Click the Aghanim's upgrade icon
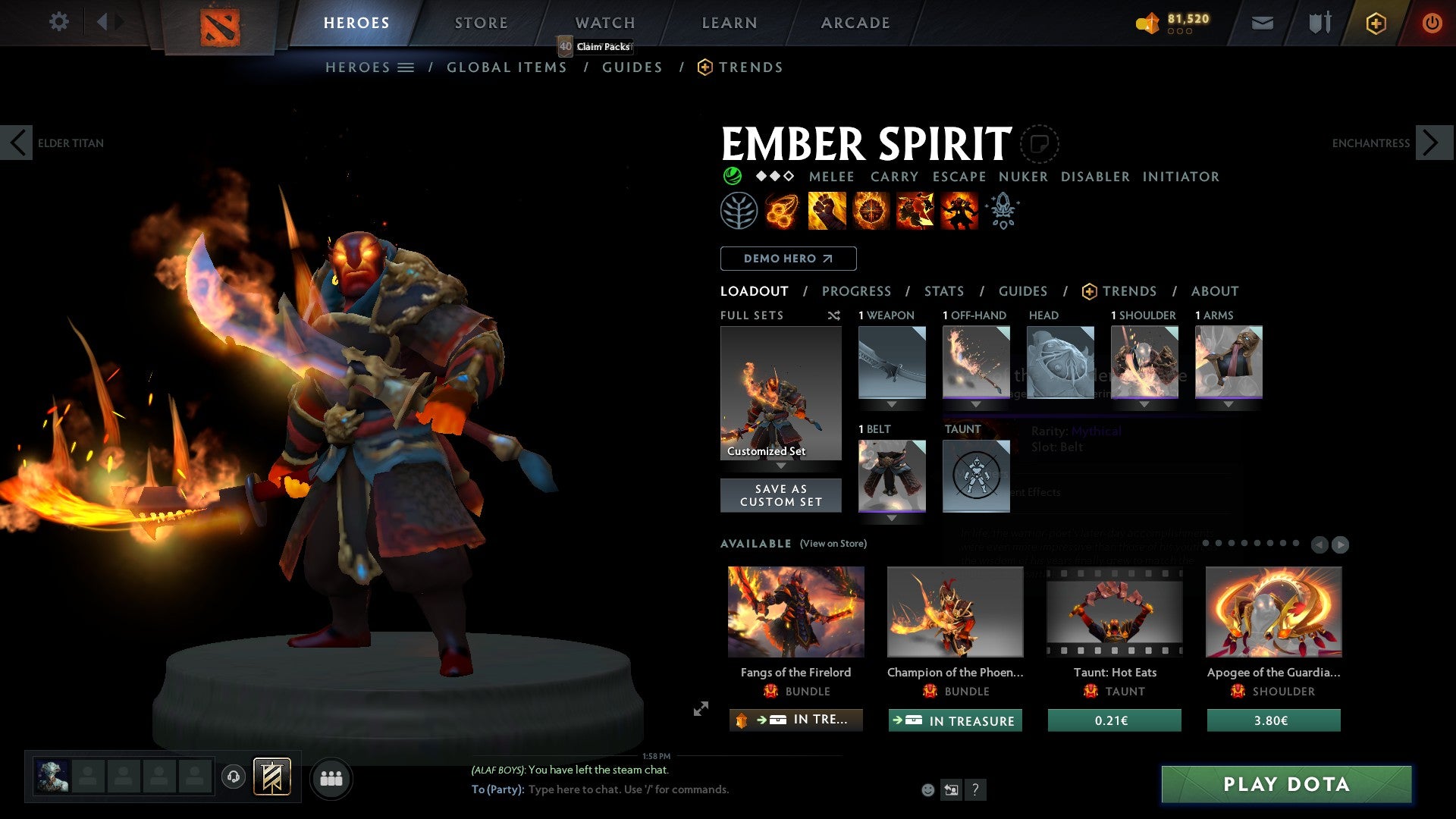Viewport: 1456px width, 819px height. [x=1002, y=210]
